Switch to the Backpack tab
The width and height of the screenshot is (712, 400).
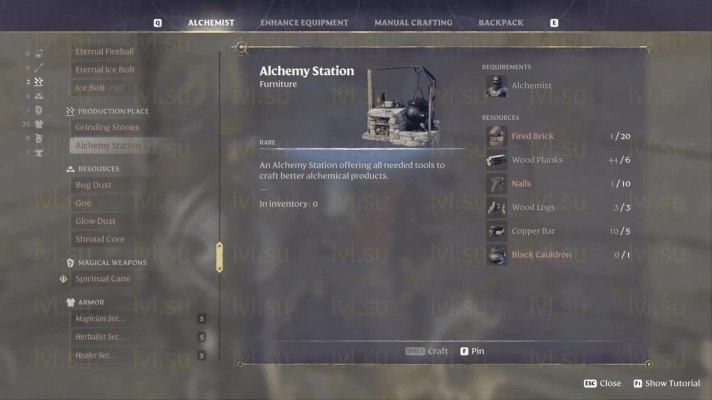(501, 22)
